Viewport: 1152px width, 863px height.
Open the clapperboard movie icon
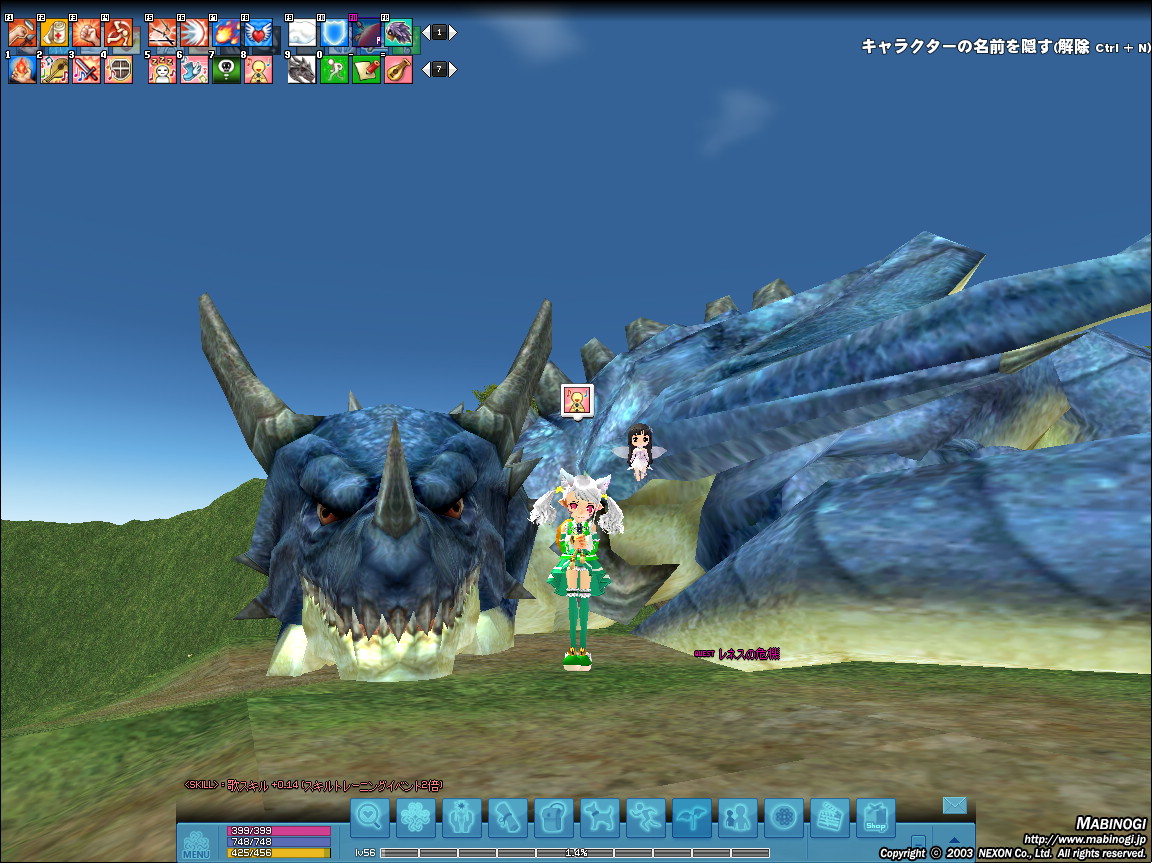click(x=829, y=818)
